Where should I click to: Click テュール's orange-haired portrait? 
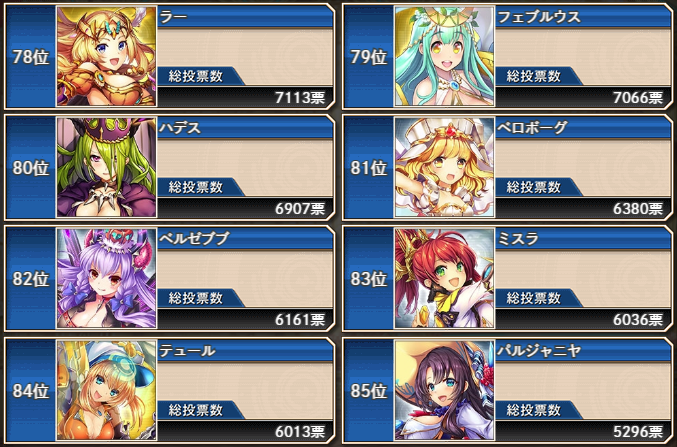click(105, 390)
